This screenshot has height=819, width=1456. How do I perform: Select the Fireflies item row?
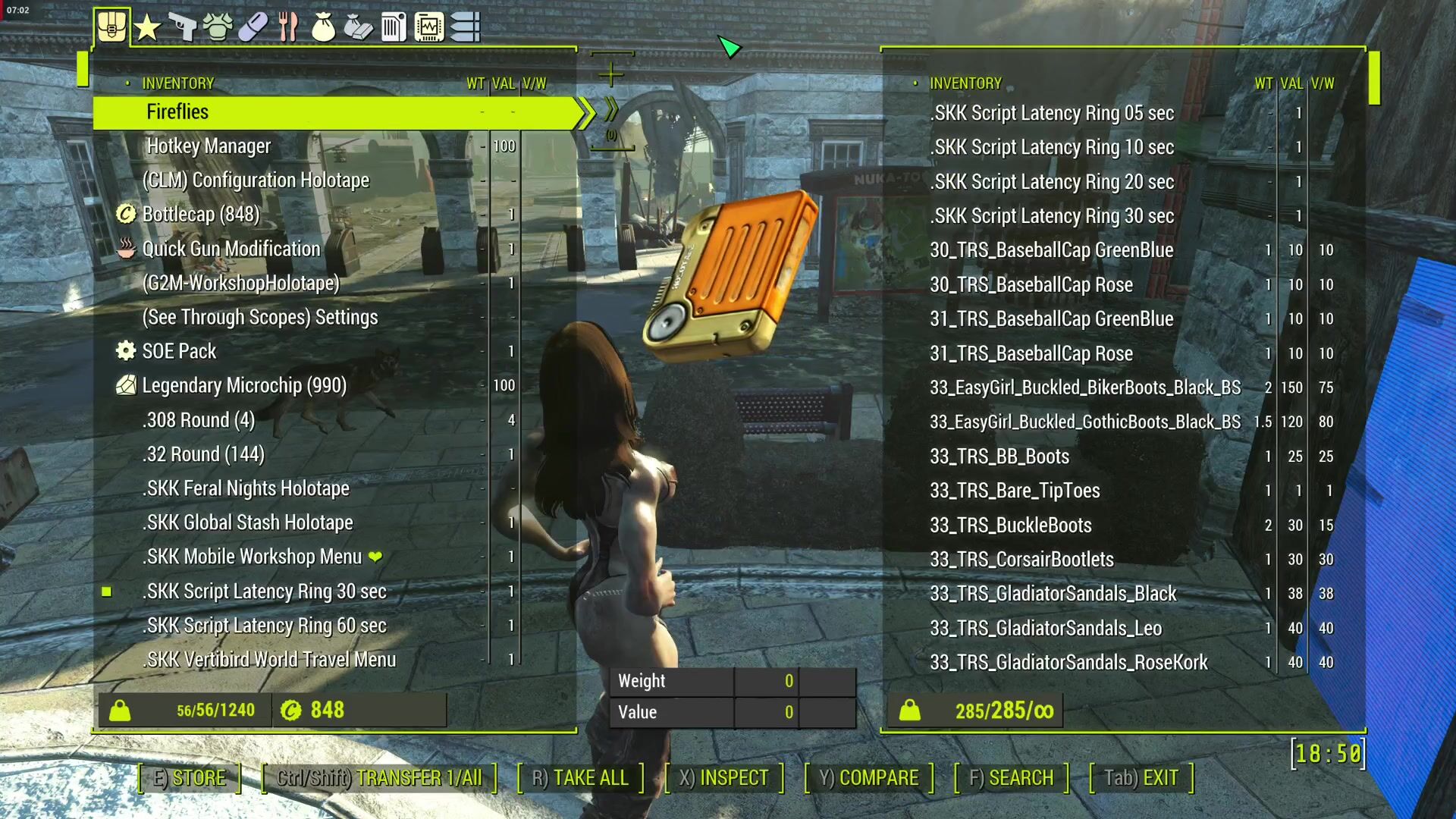pyautogui.click(x=334, y=112)
